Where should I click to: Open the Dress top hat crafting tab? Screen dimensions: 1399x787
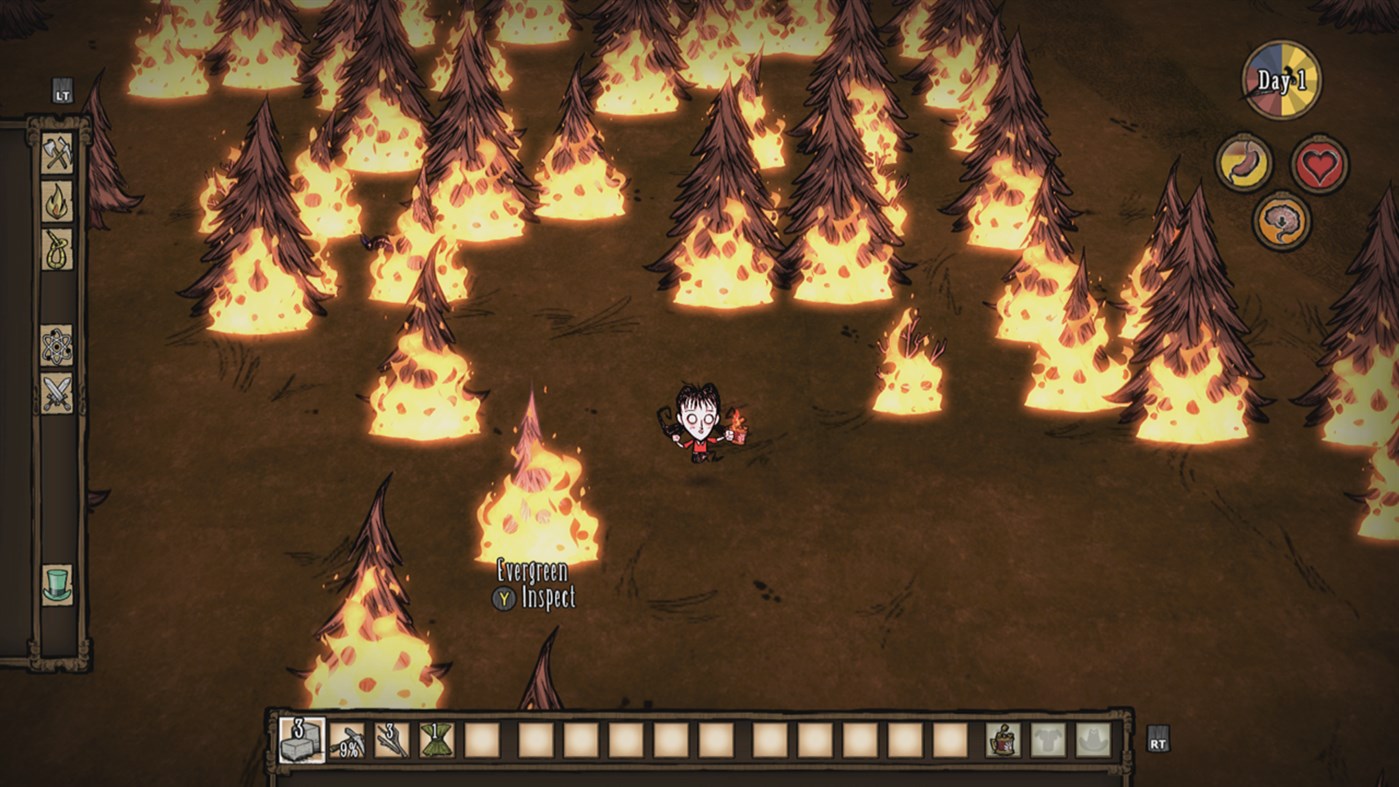tap(57, 584)
